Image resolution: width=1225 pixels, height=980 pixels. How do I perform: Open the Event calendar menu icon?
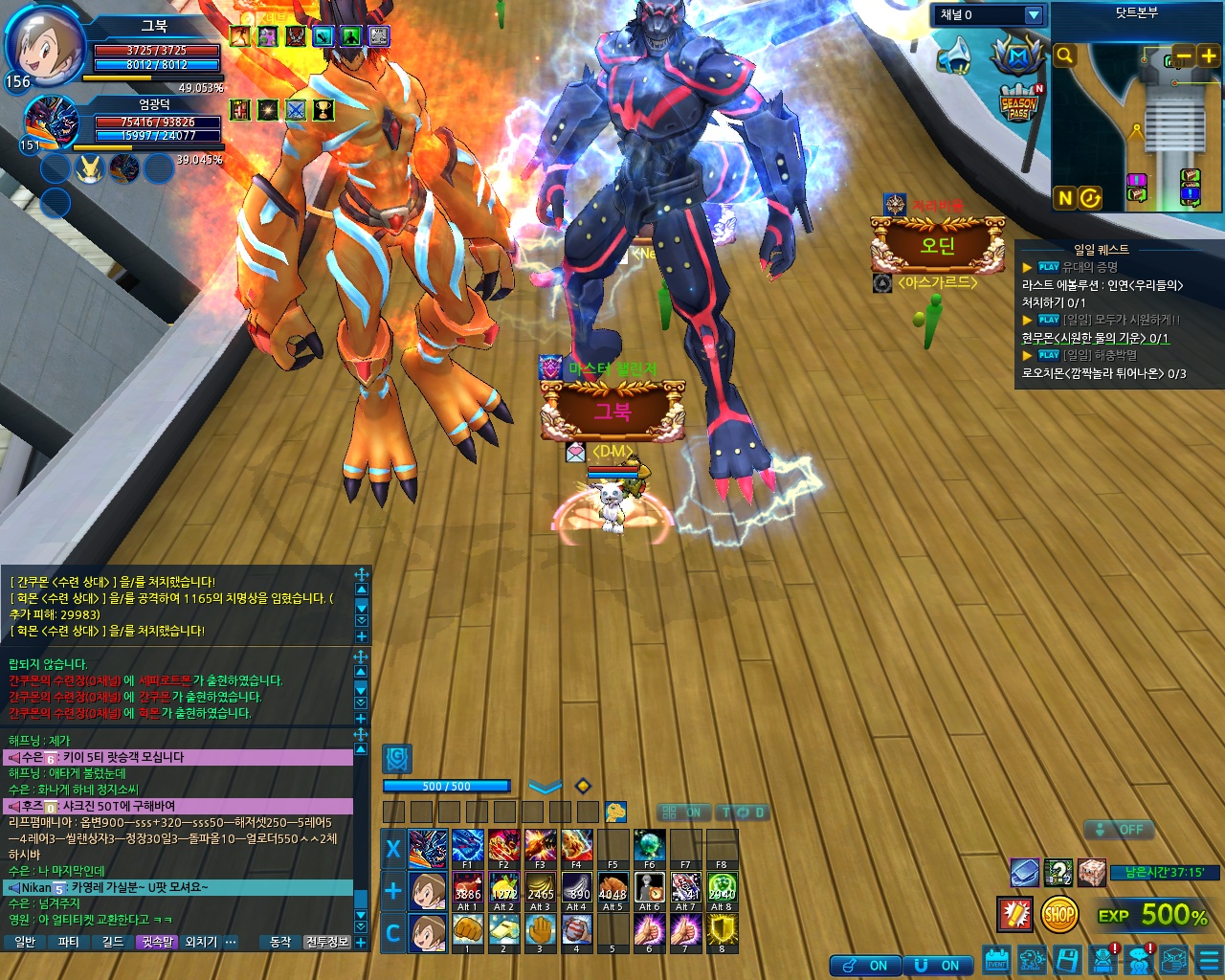click(x=996, y=959)
